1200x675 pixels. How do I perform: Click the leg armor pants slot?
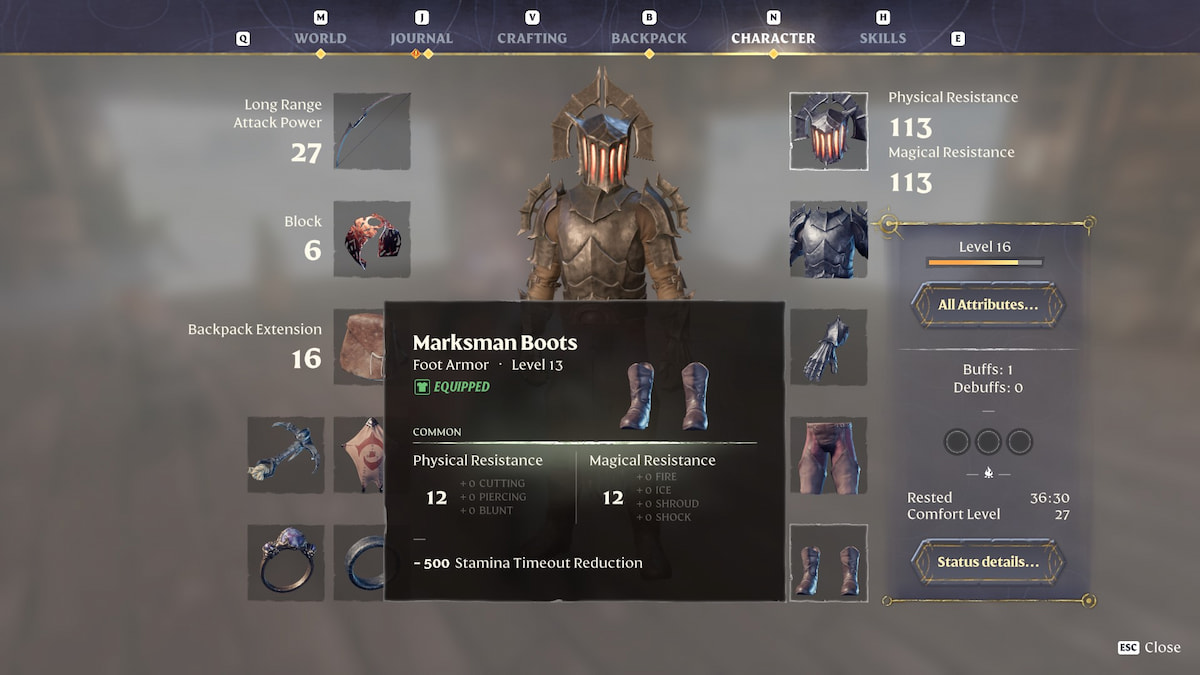828,455
